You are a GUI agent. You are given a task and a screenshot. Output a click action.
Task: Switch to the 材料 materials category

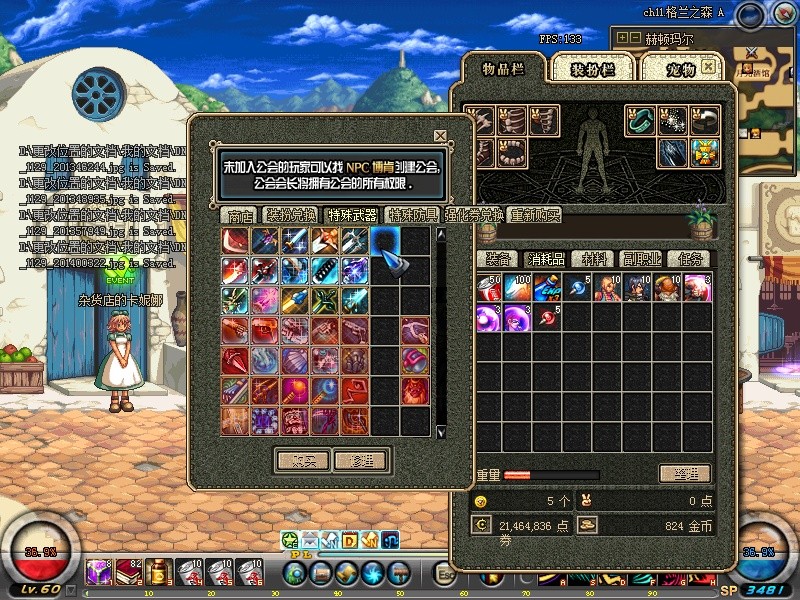coord(595,259)
